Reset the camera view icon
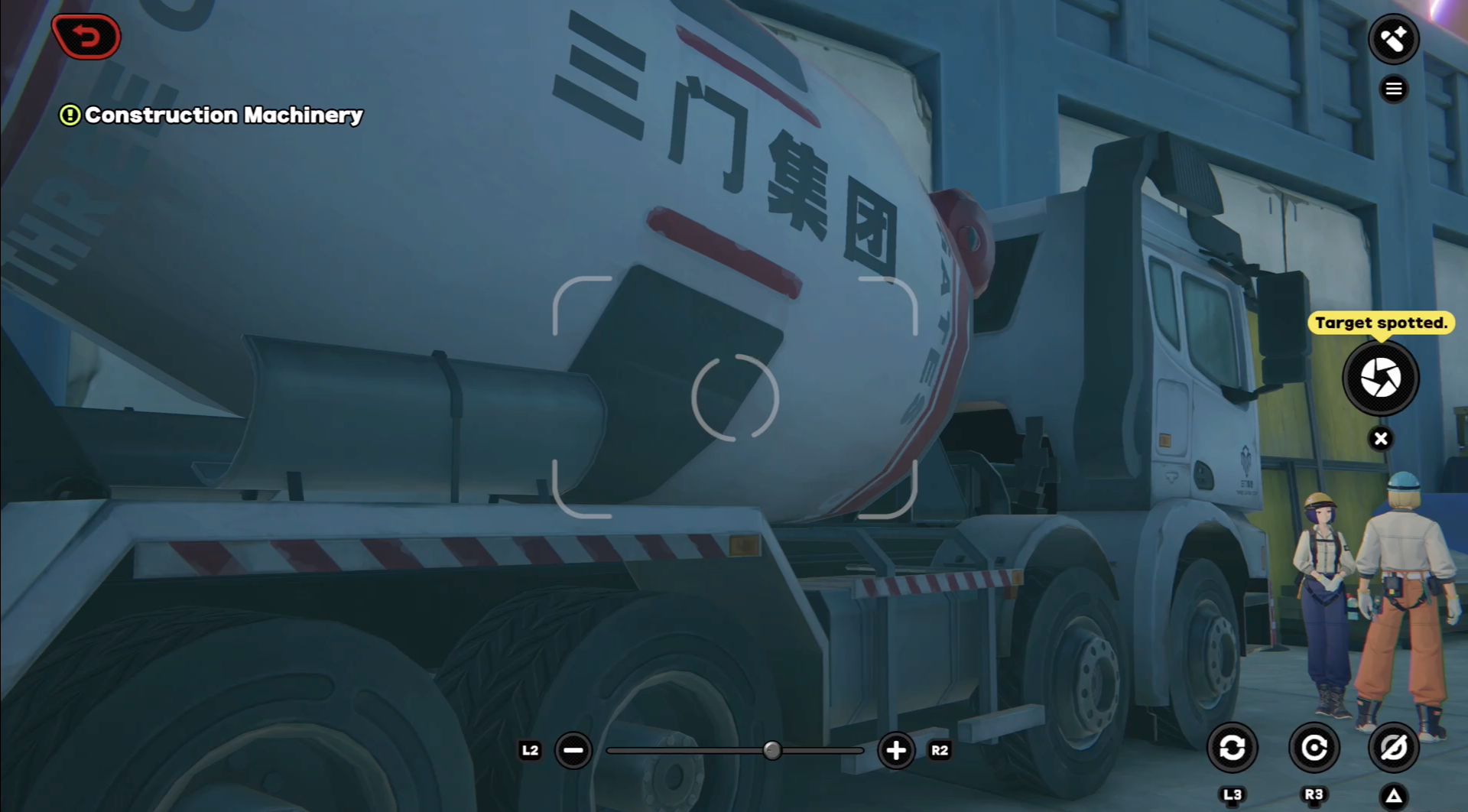Image resolution: width=1468 pixels, height=812 pixels. (1314, 747)
